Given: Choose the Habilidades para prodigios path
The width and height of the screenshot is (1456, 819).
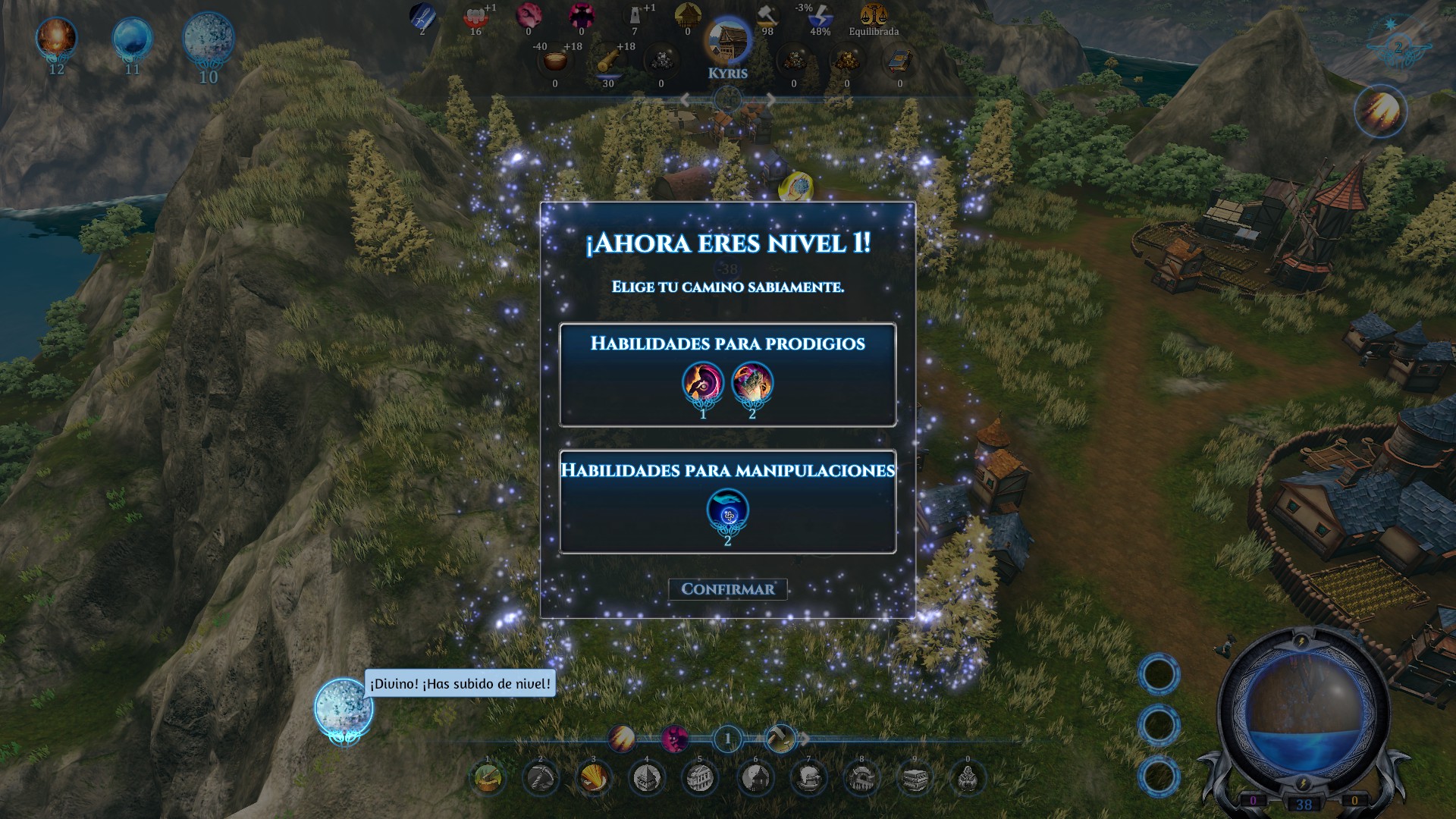Looking at the screenshot, I should tap(727, 375).
